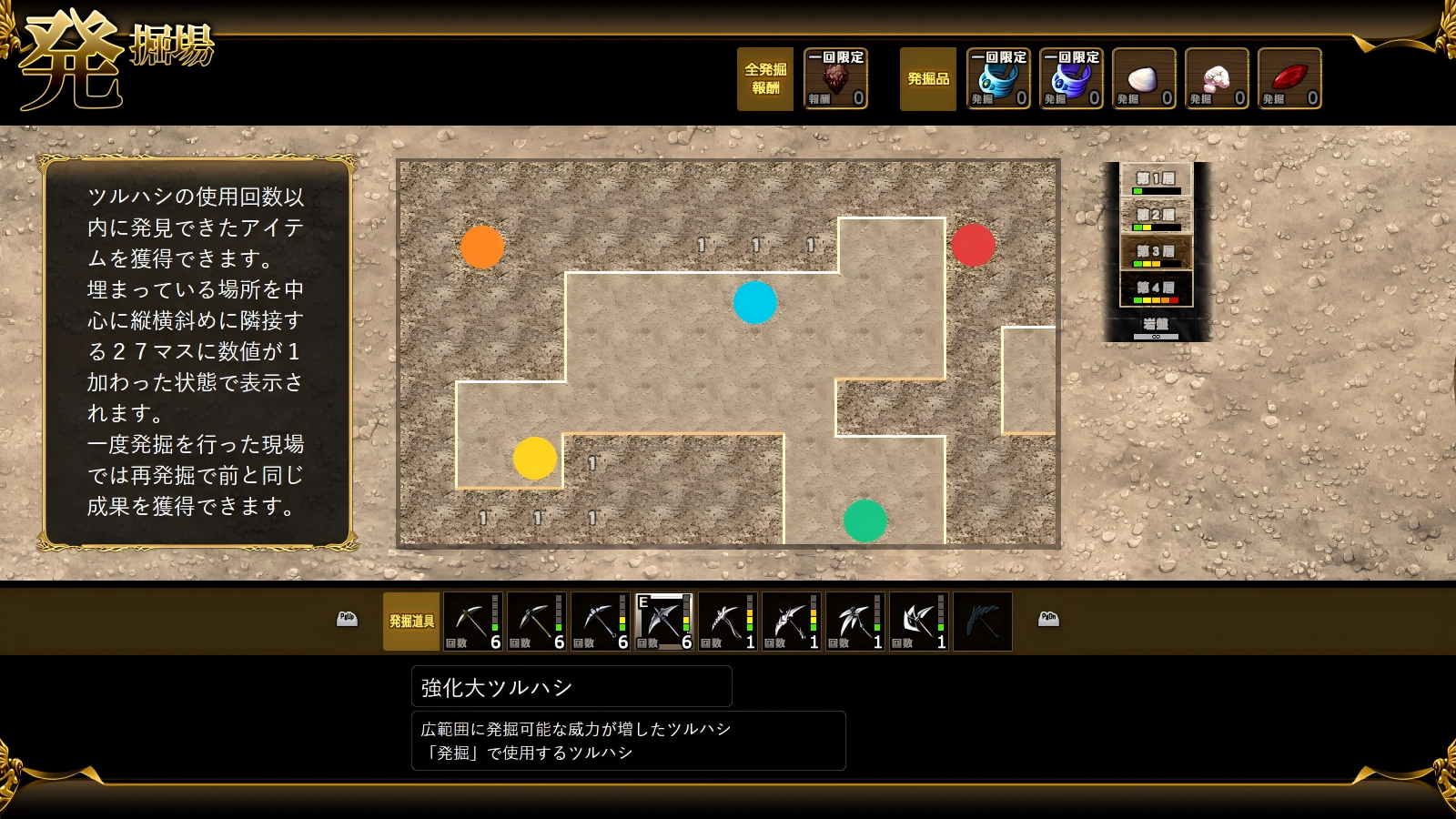Select the equipped pickaxe marked with E

(x=663, y=622)
